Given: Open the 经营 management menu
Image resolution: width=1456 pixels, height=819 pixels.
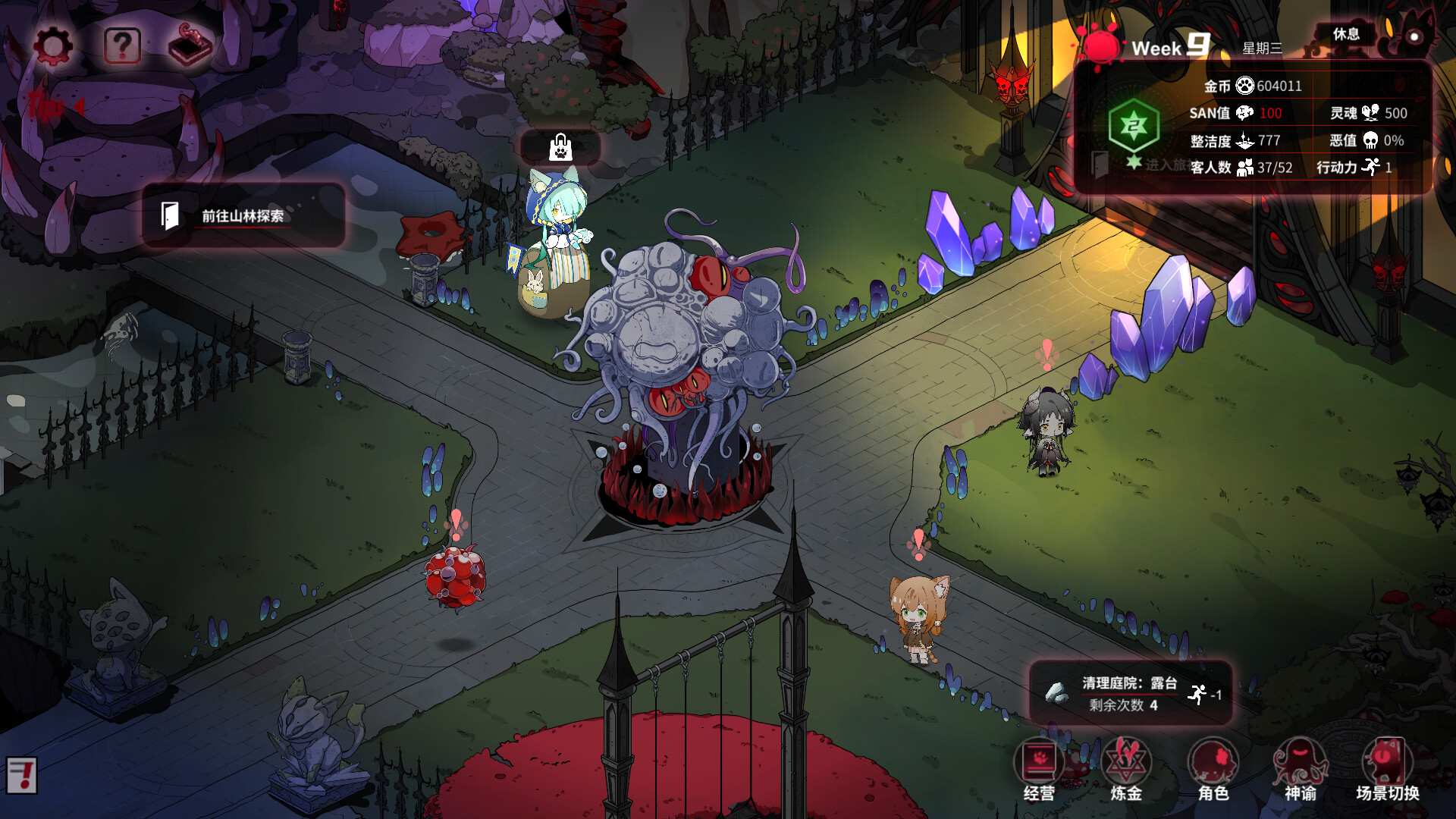Looking at the screenshot, I should pyautogui.click(x=1039, y=770).
